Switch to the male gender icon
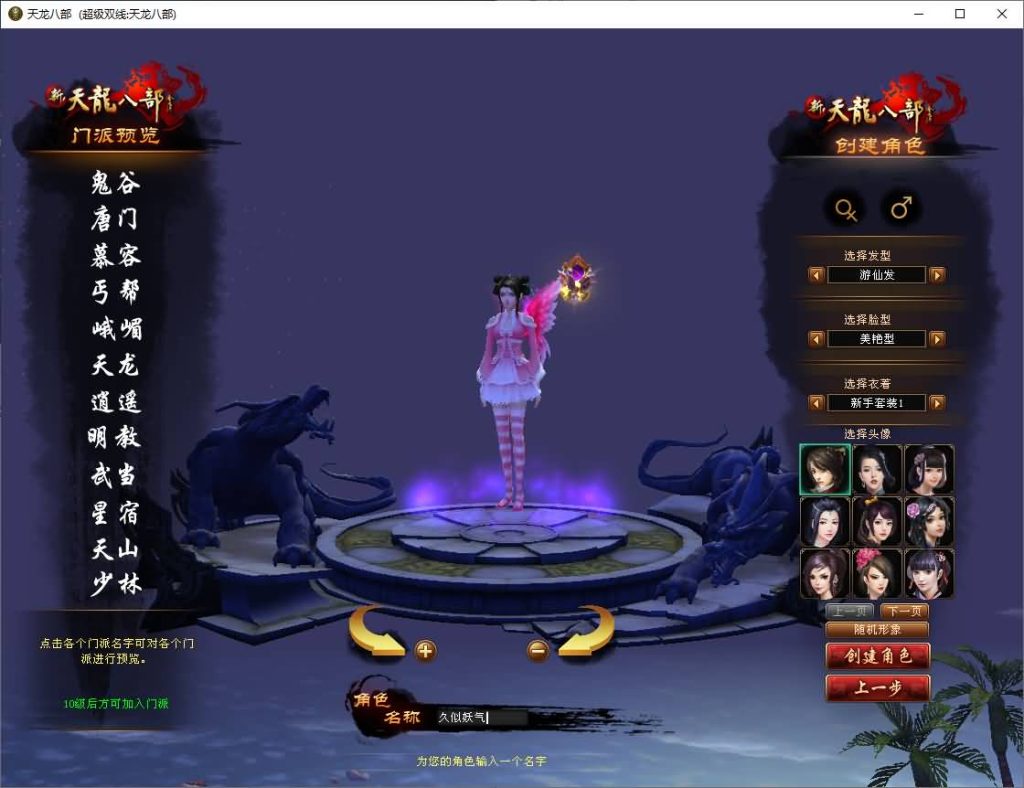The width and height of the screenshot is (1024, 788). click(x=901, y=208)
